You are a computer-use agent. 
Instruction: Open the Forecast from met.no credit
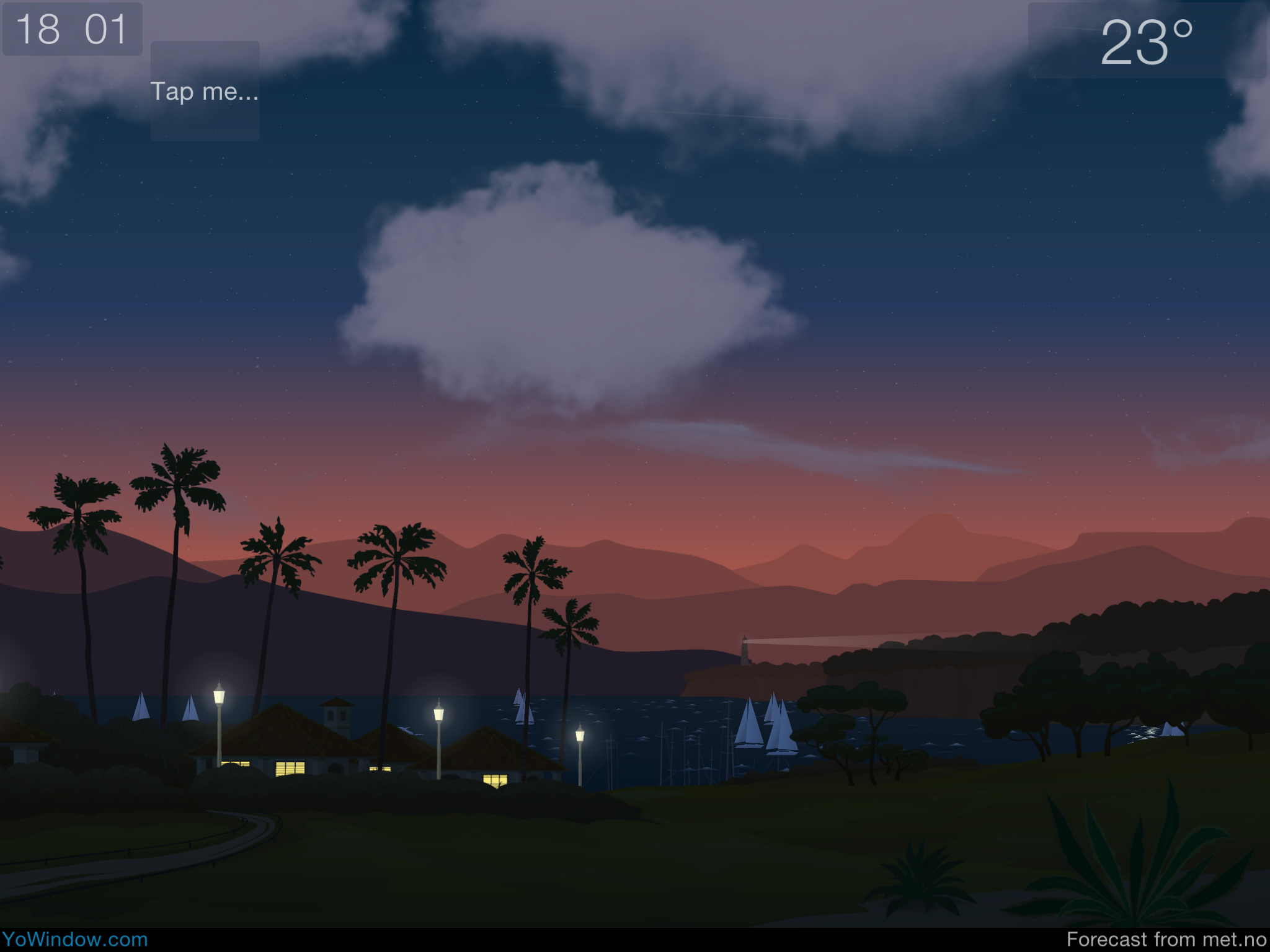coord(1166,940)
